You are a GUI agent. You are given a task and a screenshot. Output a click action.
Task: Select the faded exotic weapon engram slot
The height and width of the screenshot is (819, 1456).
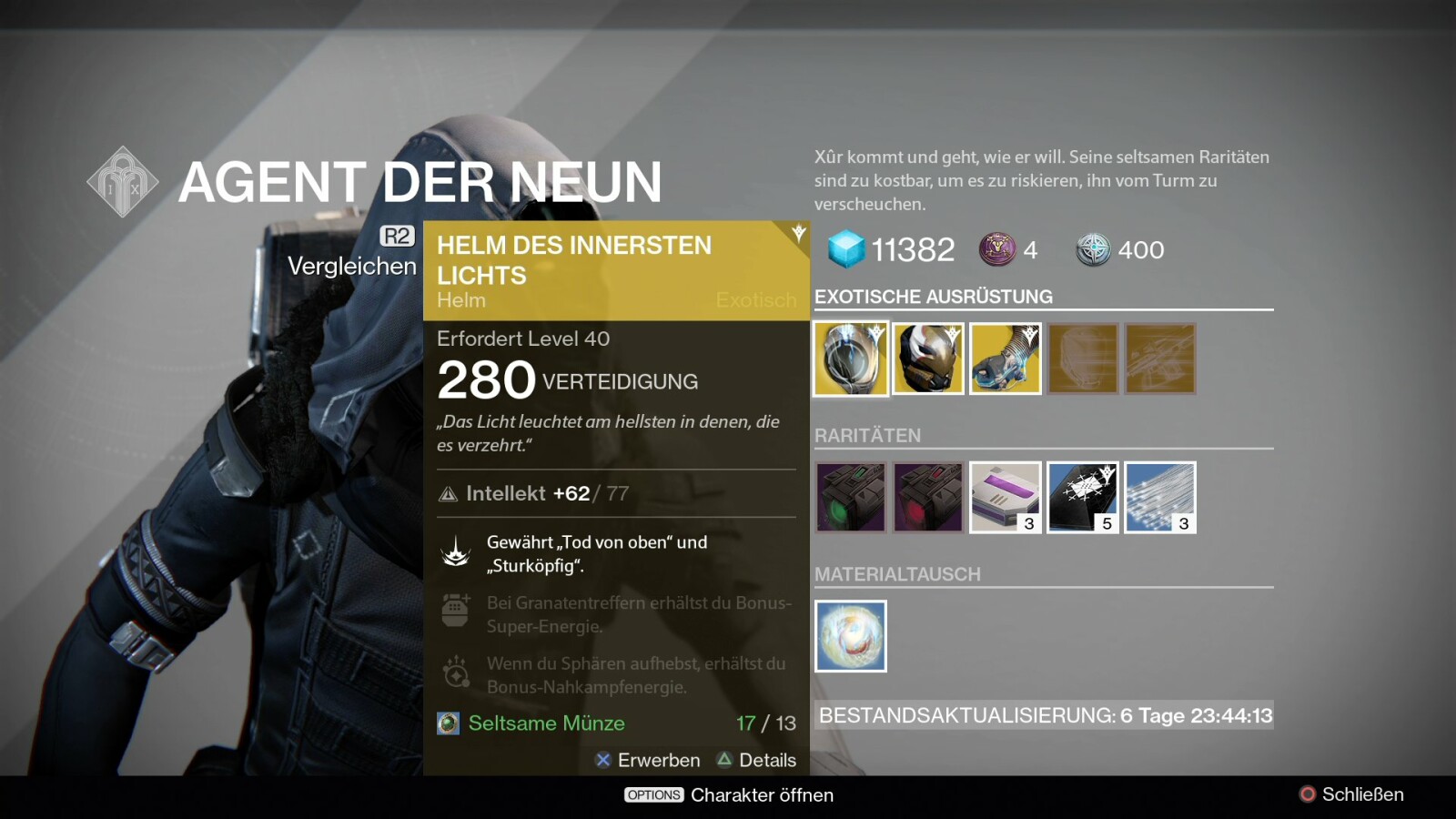pyautogui.click(x=1160, y=359)
